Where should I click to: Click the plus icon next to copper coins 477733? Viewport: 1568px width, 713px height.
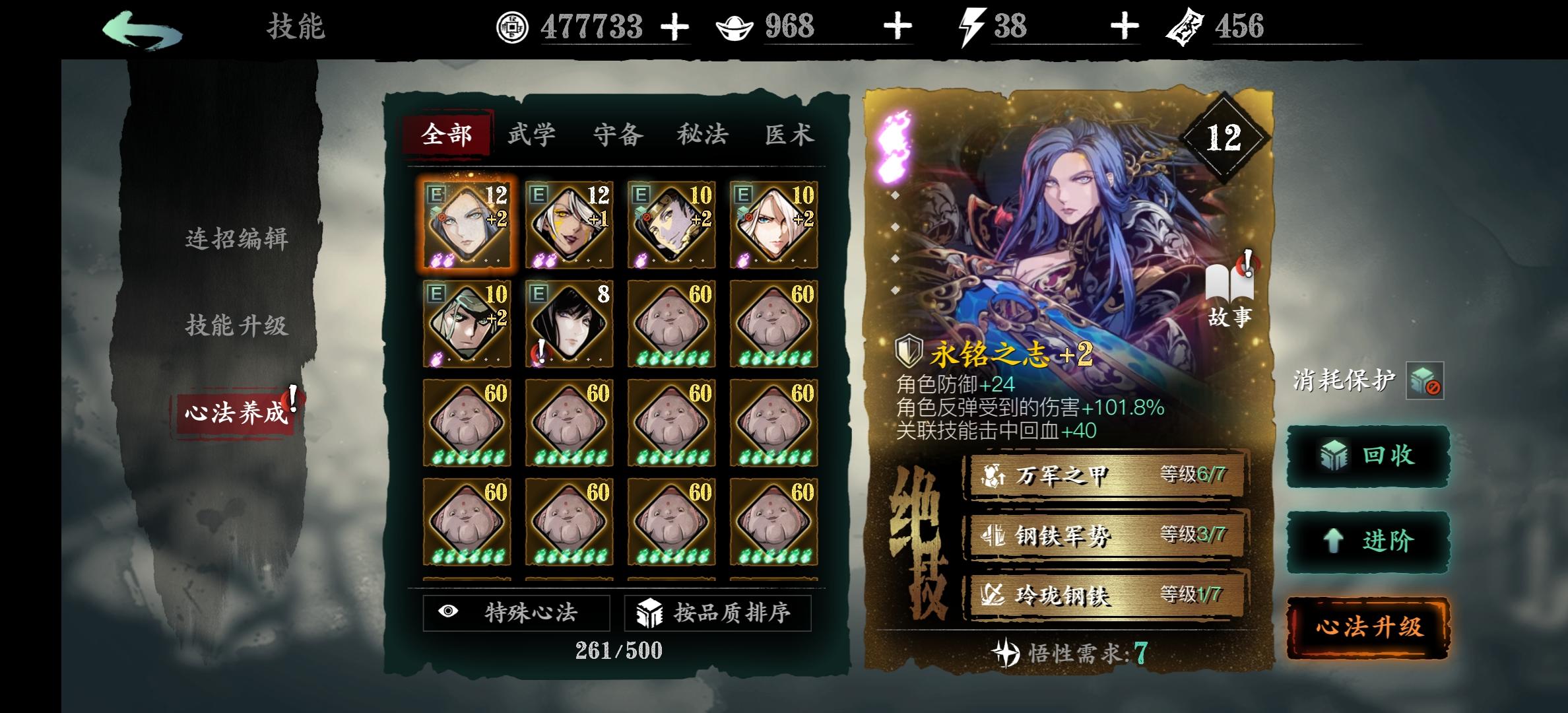pyautogui.click(x=674, y=28)
